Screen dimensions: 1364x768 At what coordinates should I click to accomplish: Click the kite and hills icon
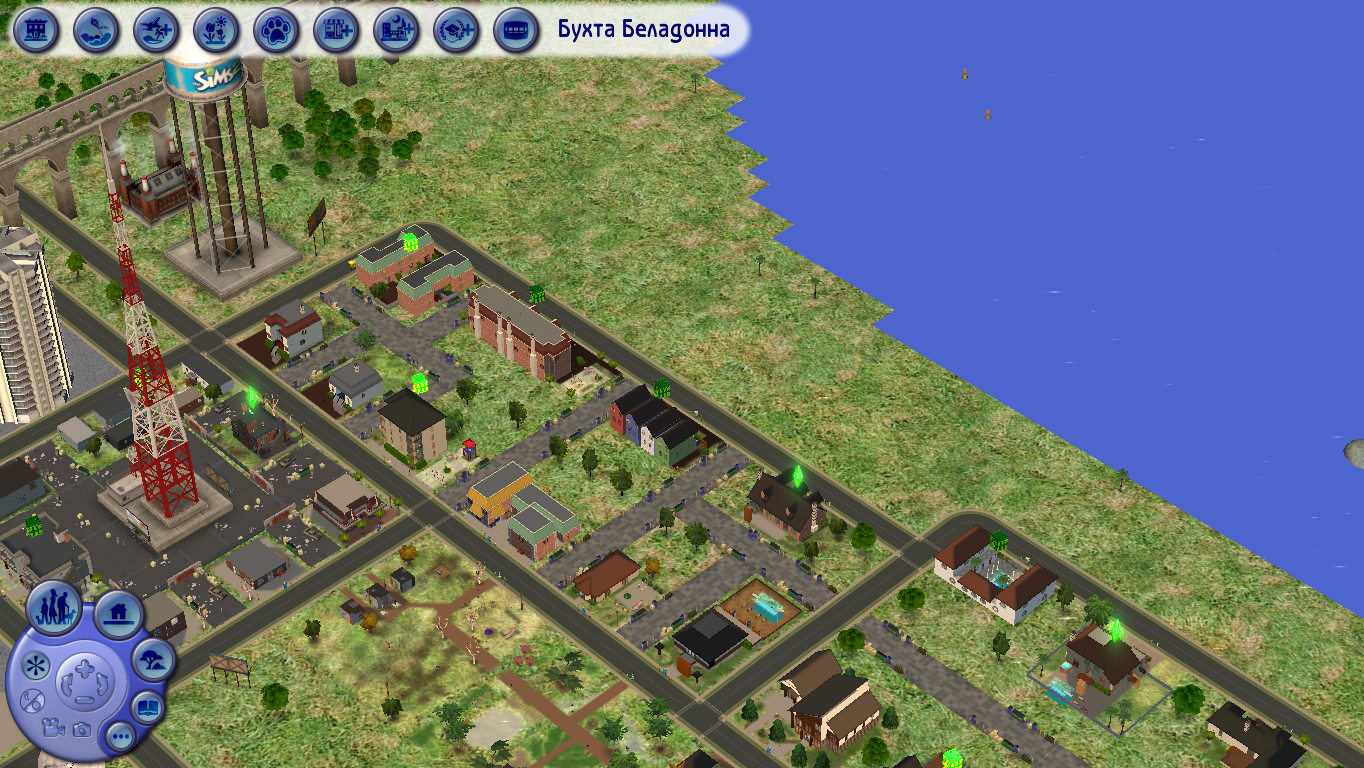[96, 30]
